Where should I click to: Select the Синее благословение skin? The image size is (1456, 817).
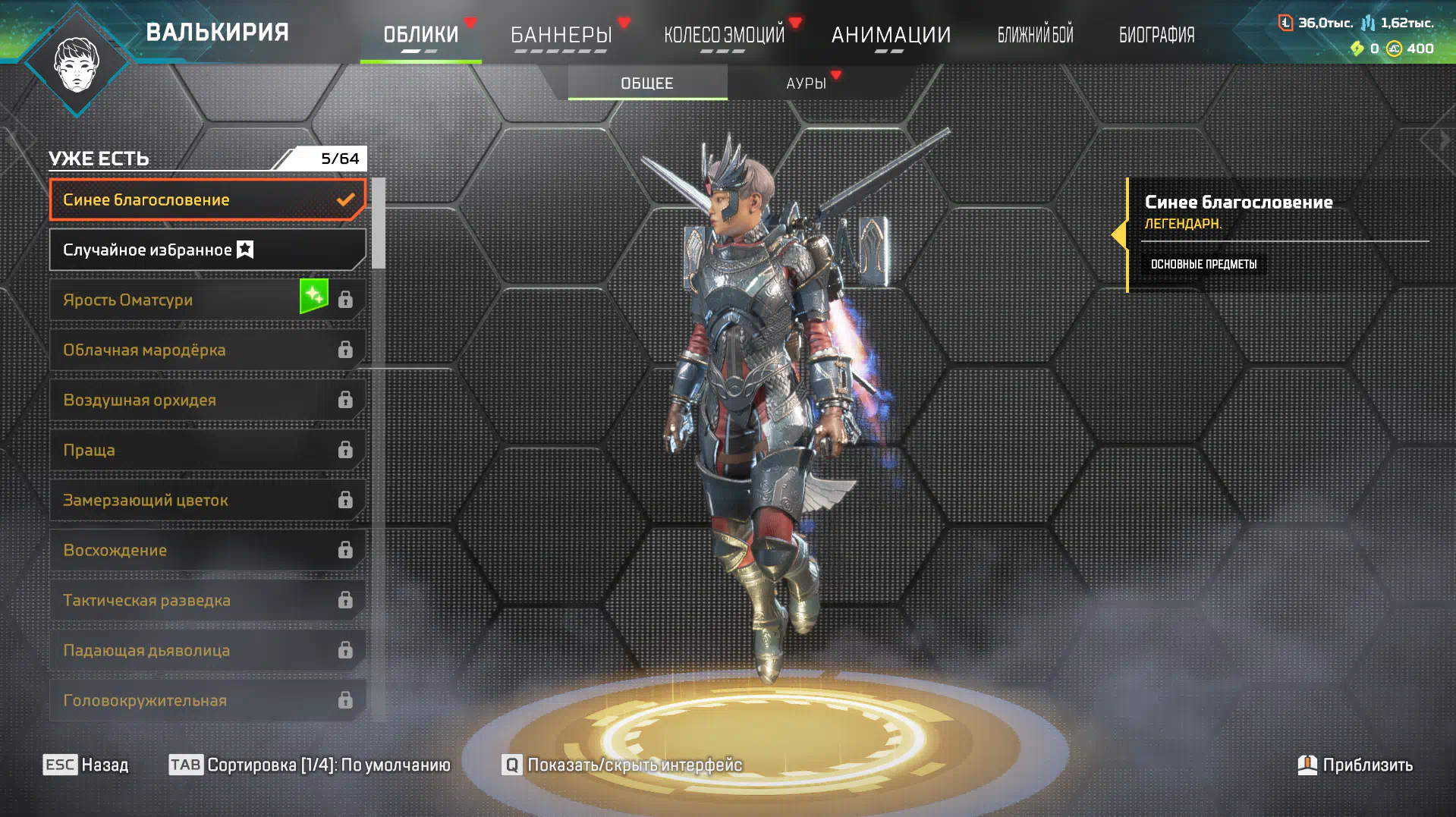pyautogui.click(x=206, y=200)
